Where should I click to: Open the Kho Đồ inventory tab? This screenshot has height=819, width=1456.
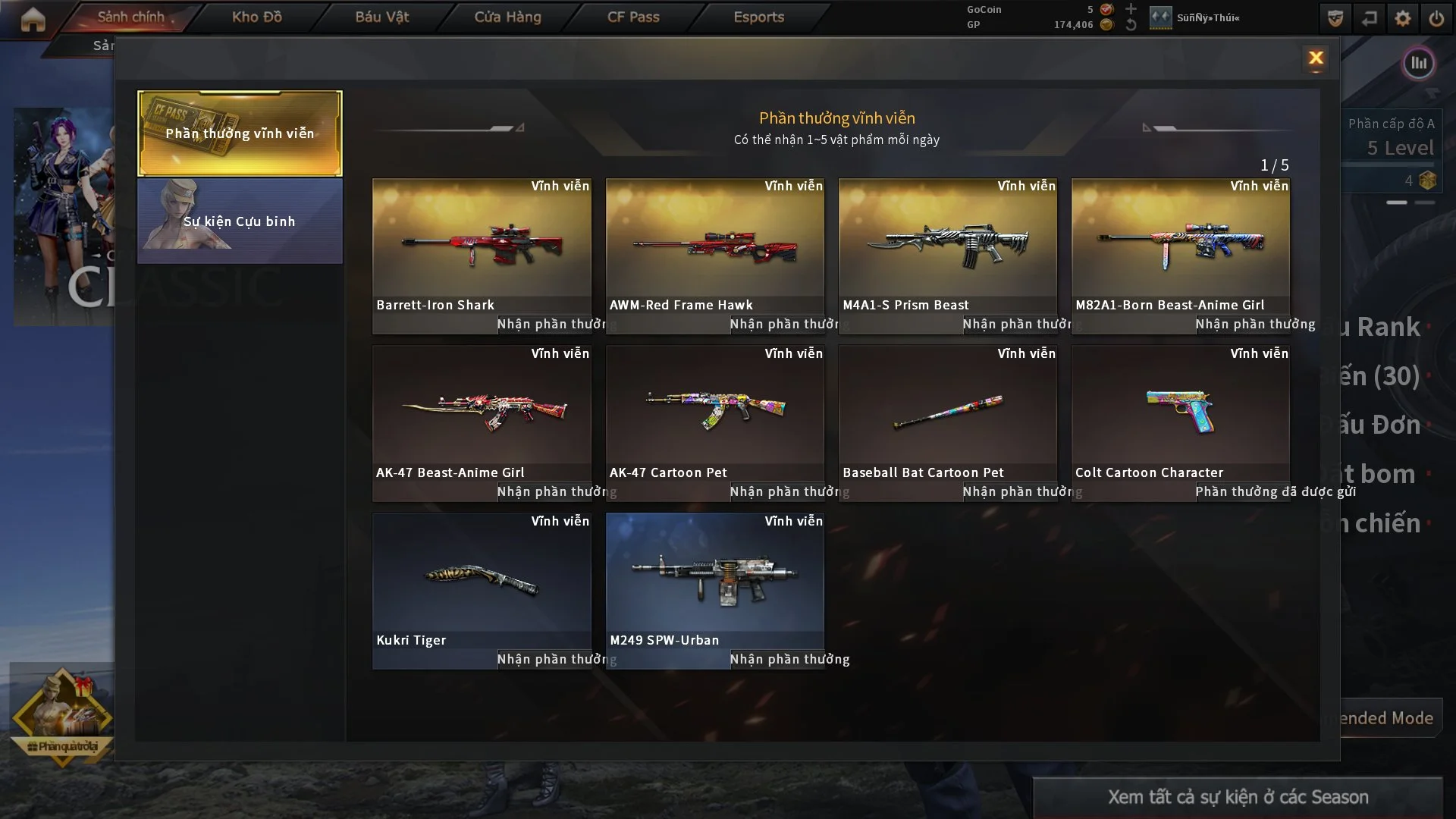[256, 17]
